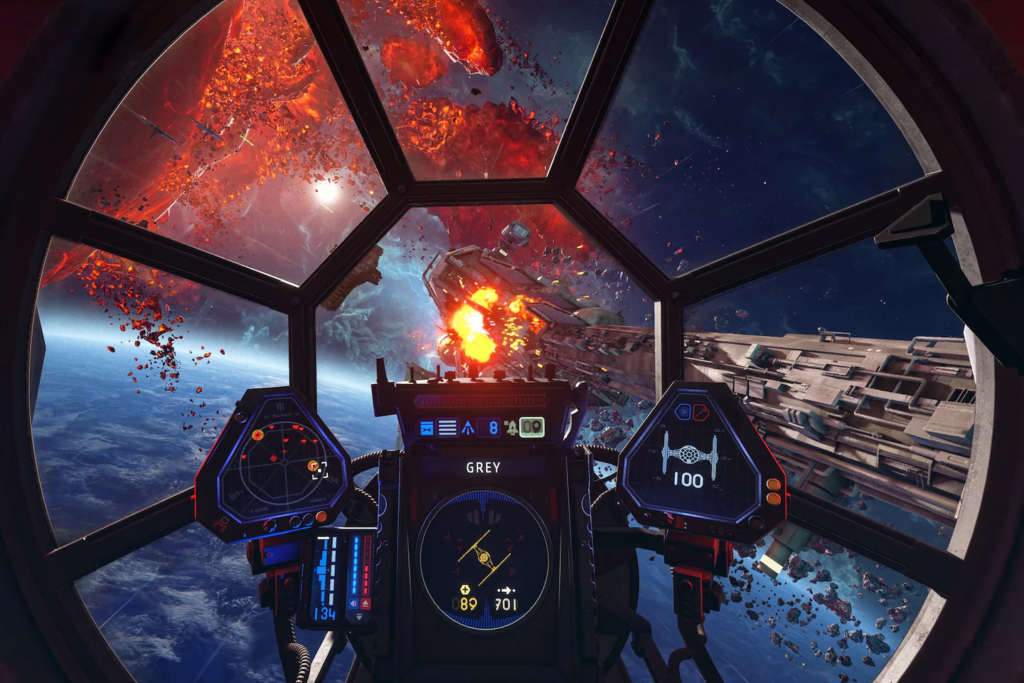Image resolution: width=1024 pixels, height=683 pixels.
Task: Click the blue hexagon icon on status screen
Action: [683, 411]
